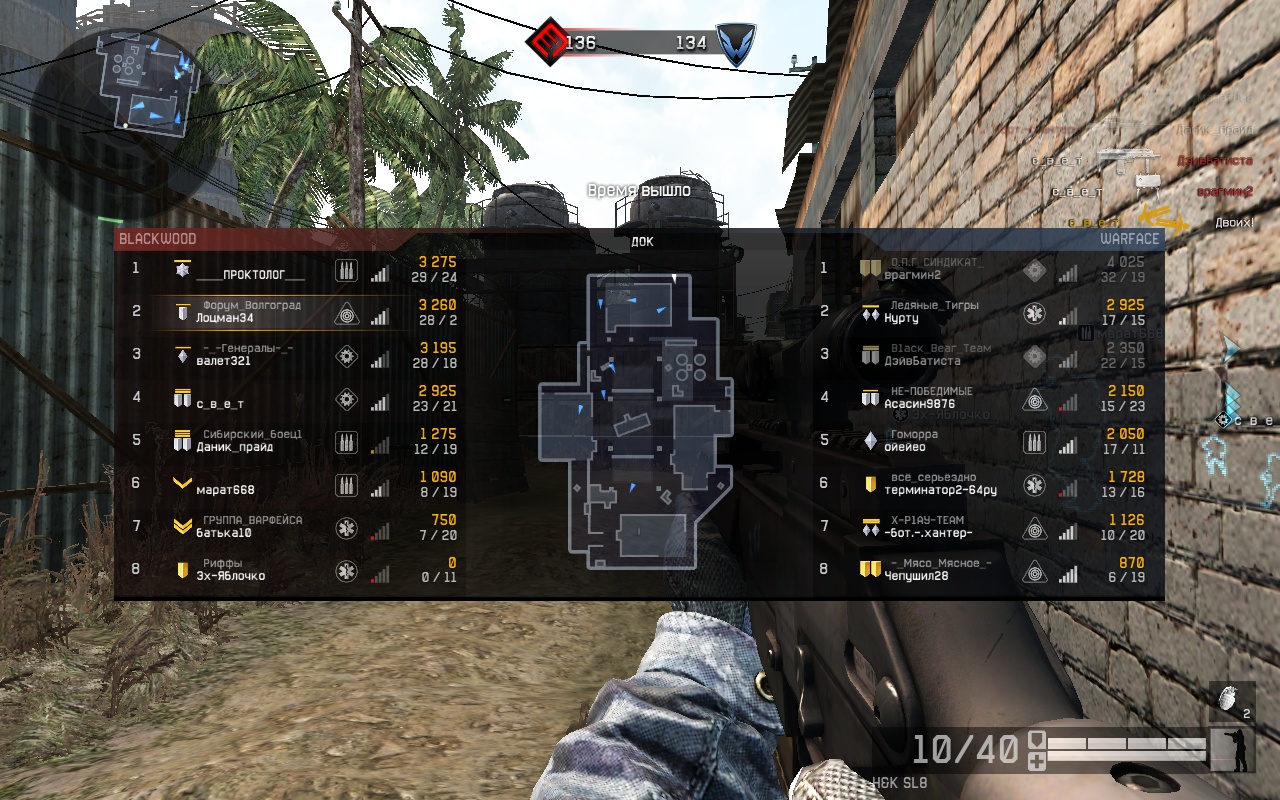Select player row Лоцман34 on scoreboard
The width and height of the screenshot is (1280, 800).
224,318
